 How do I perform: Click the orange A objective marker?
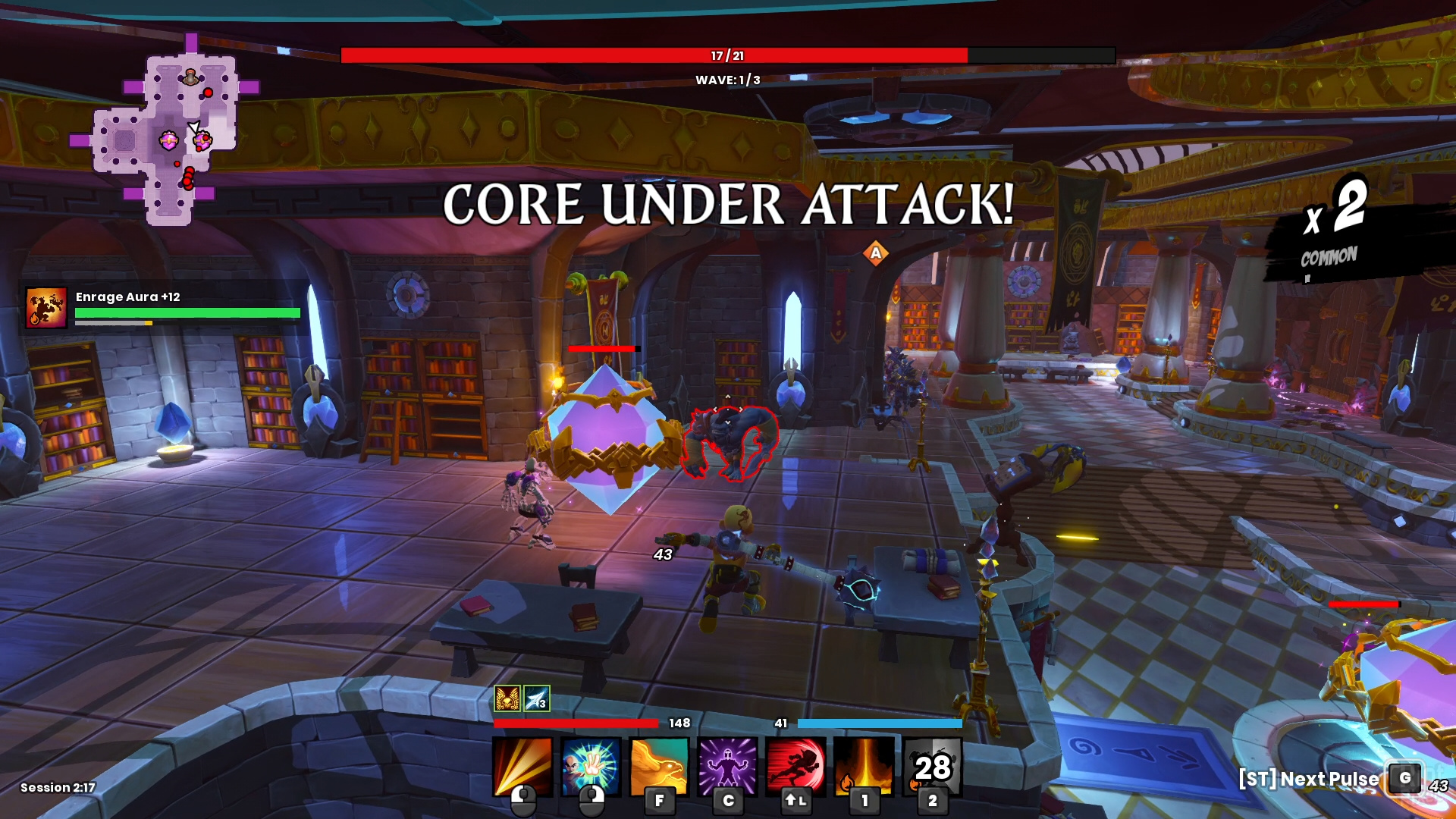point(876,253)
